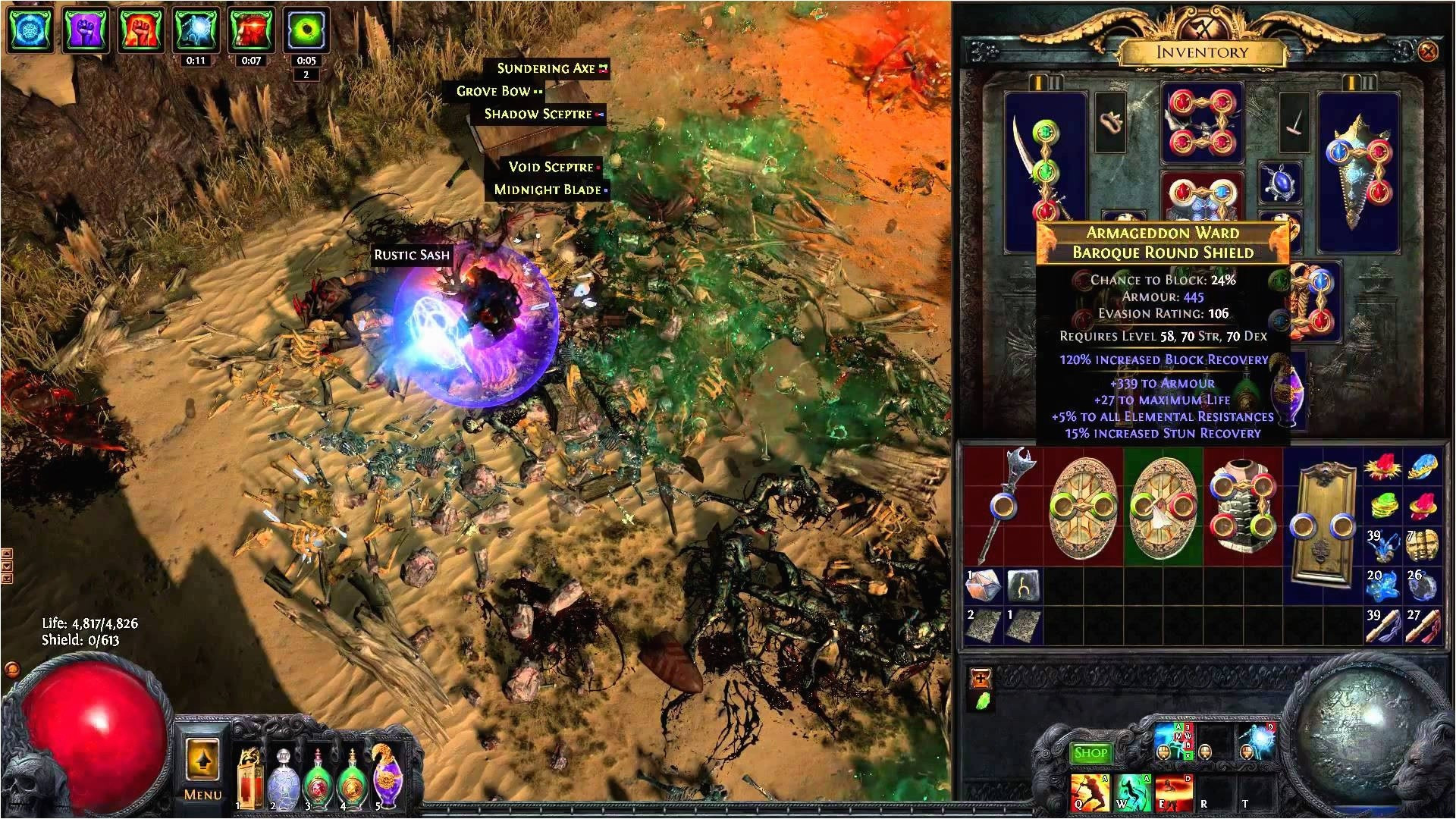Viewport: 1456px width, 819px height.
Task: Pick up the Sundering Axe label
Action: 546,68
